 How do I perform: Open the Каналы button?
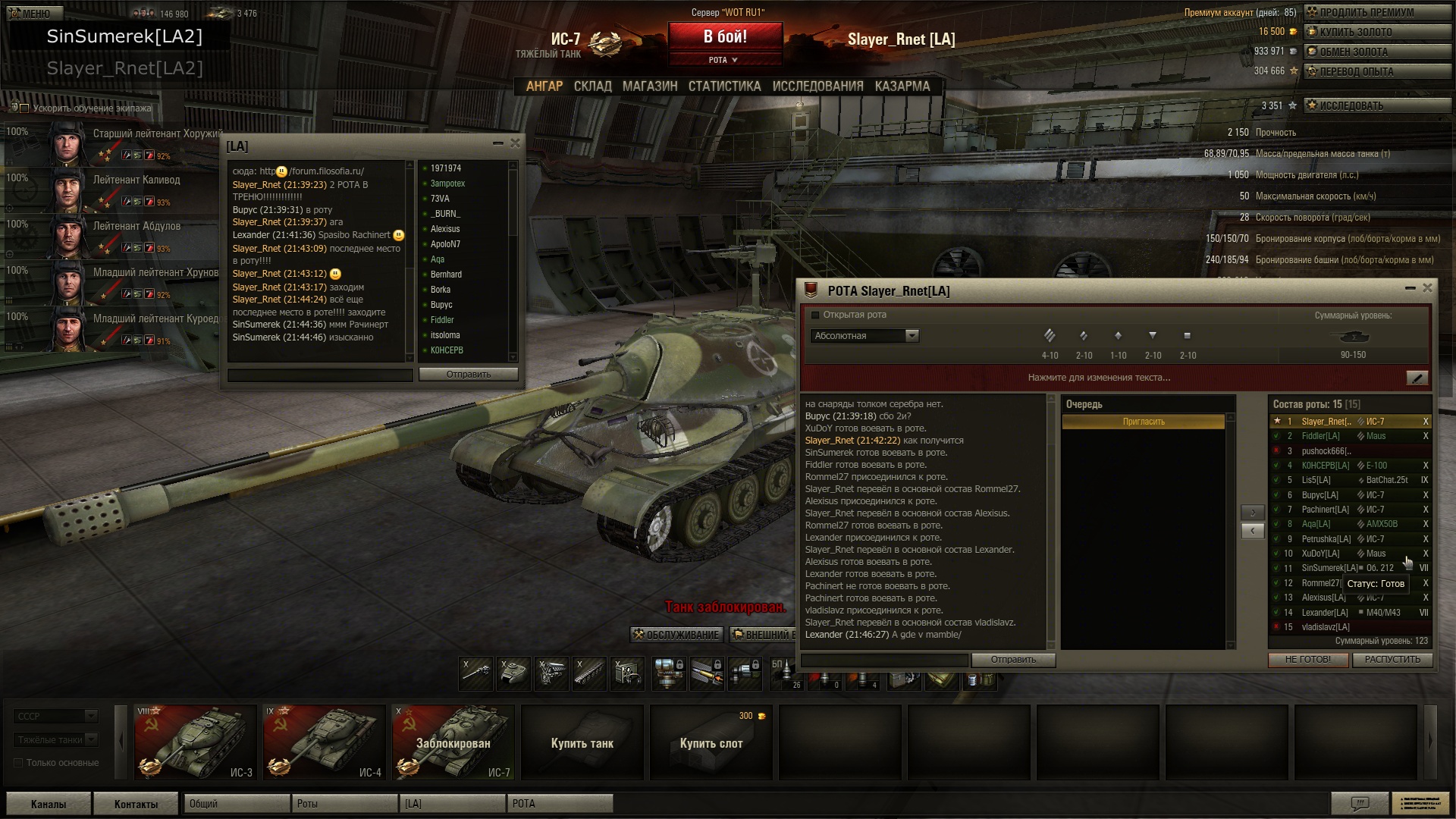click(x=49, y=804)
